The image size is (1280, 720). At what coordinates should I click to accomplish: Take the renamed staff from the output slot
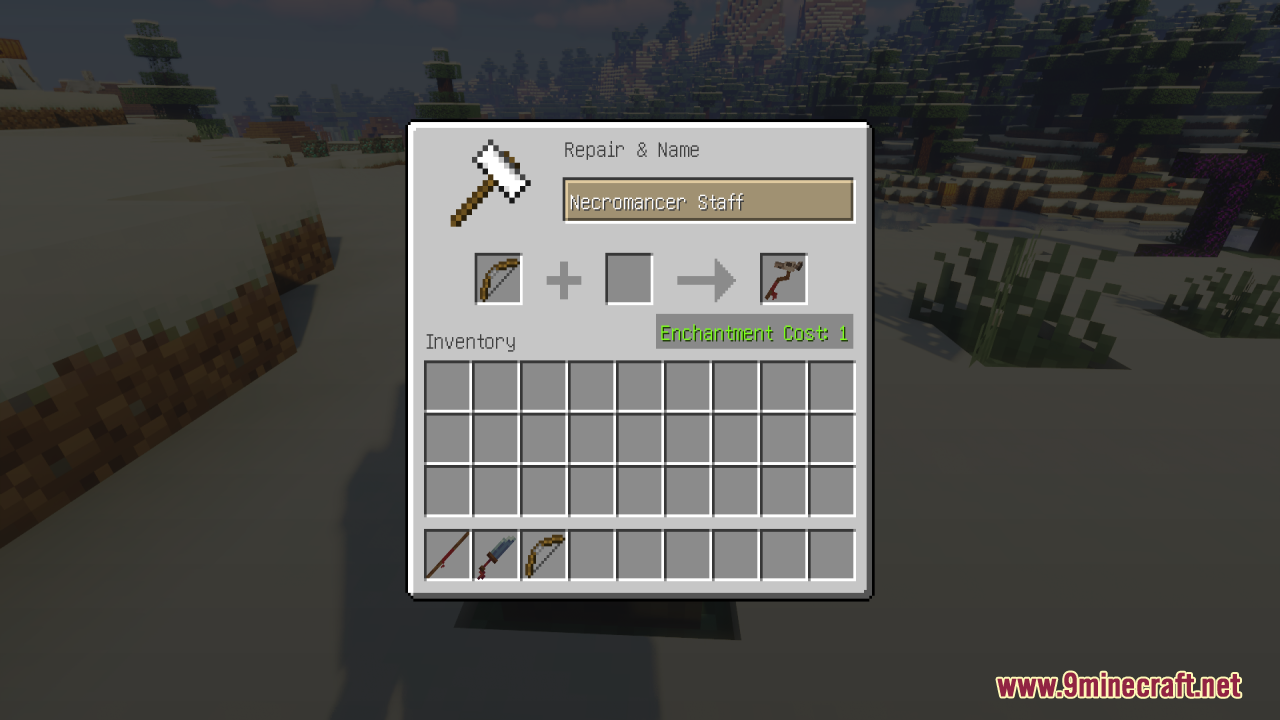click(x=783, y=279)
